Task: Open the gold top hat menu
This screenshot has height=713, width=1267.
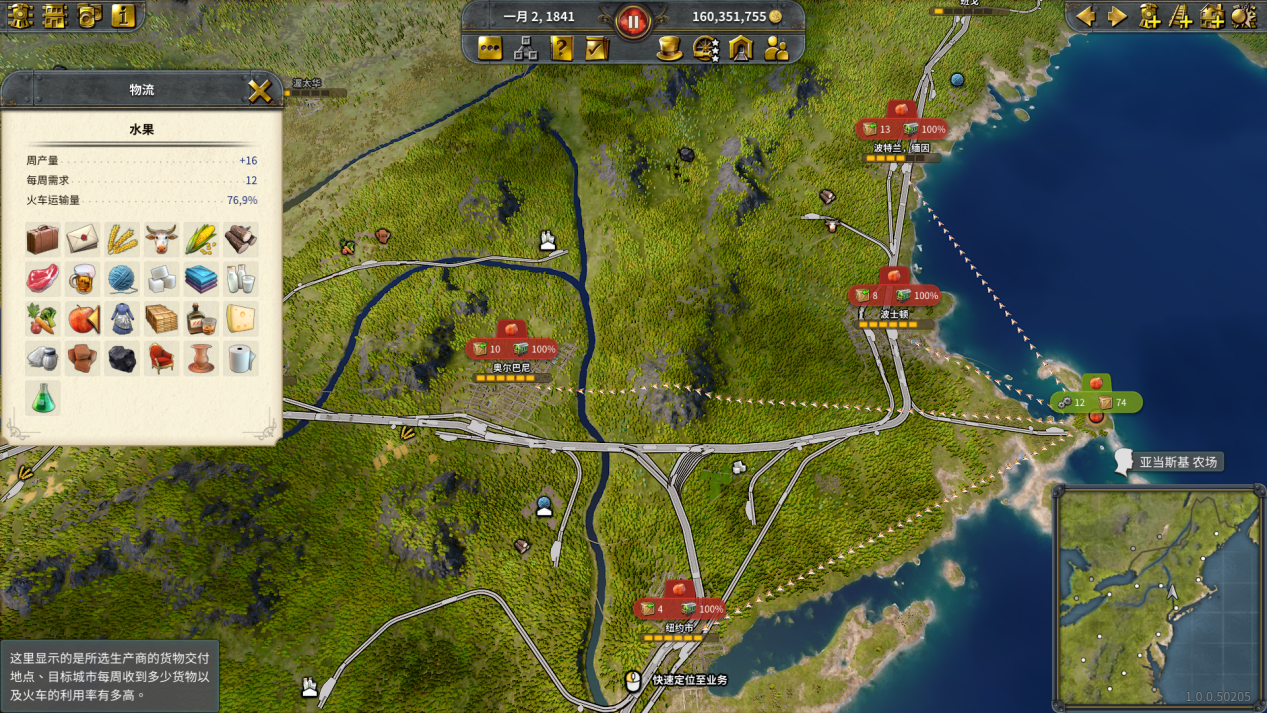Action: point(669,48)
